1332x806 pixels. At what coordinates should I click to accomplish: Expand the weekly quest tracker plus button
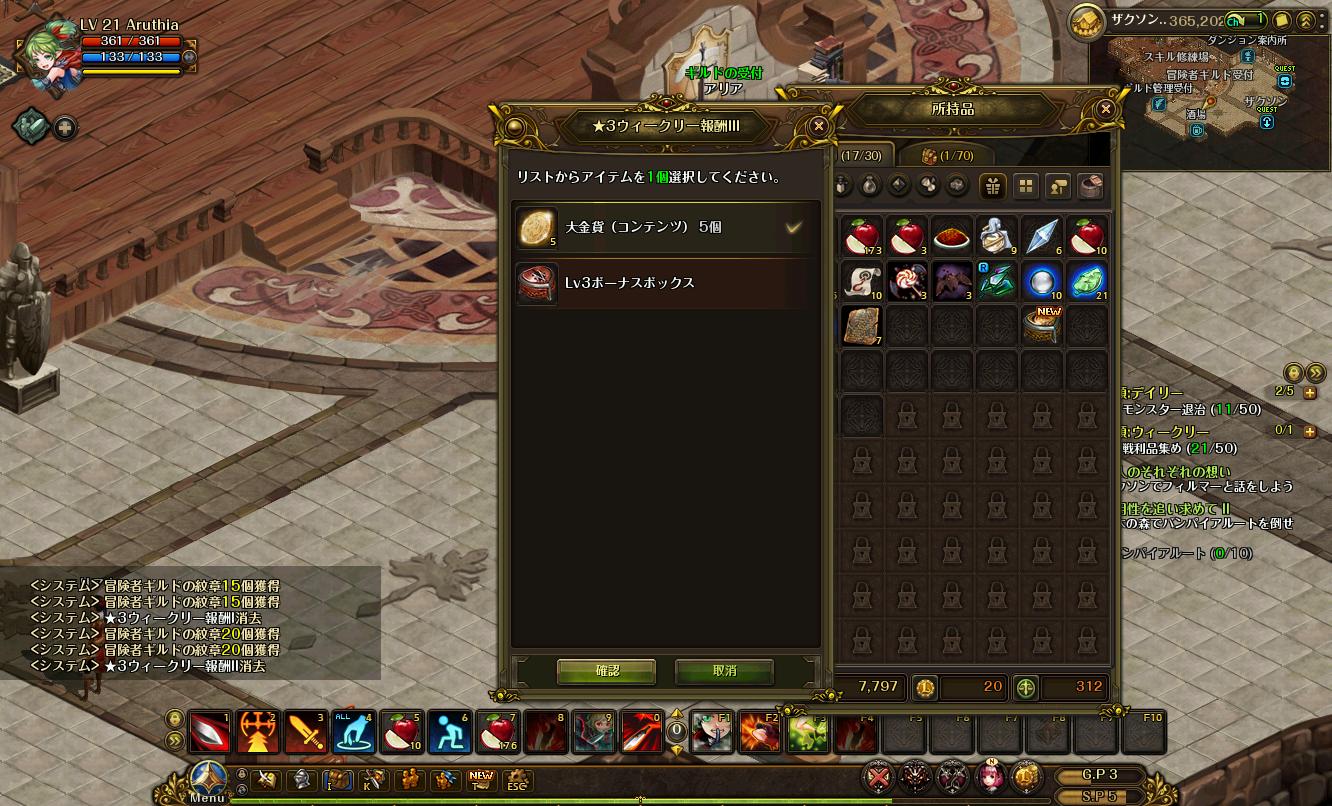pos(1310,431)
